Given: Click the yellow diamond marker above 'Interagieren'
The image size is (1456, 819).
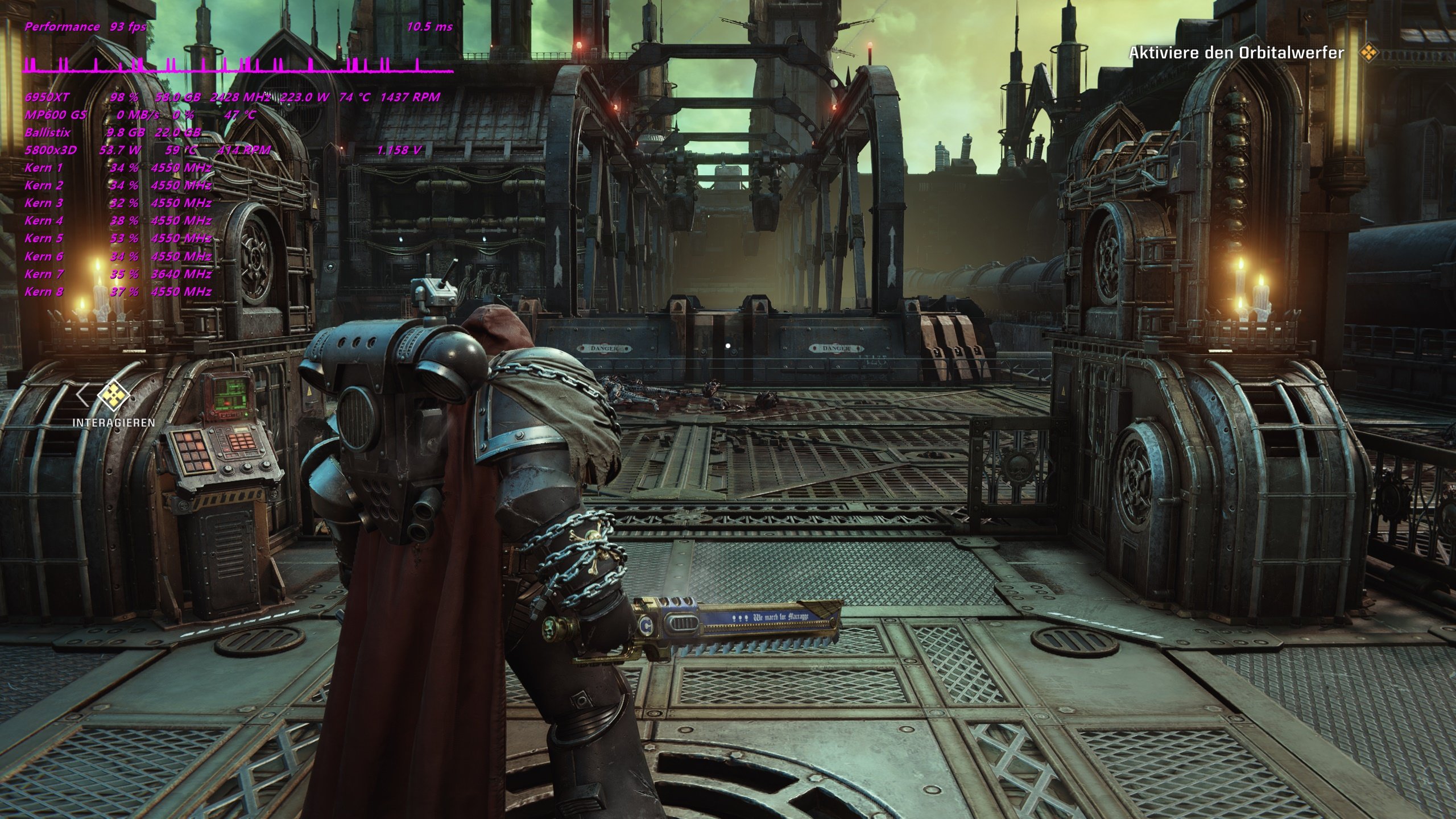Looking at the screenshot, I should (114, 394).
